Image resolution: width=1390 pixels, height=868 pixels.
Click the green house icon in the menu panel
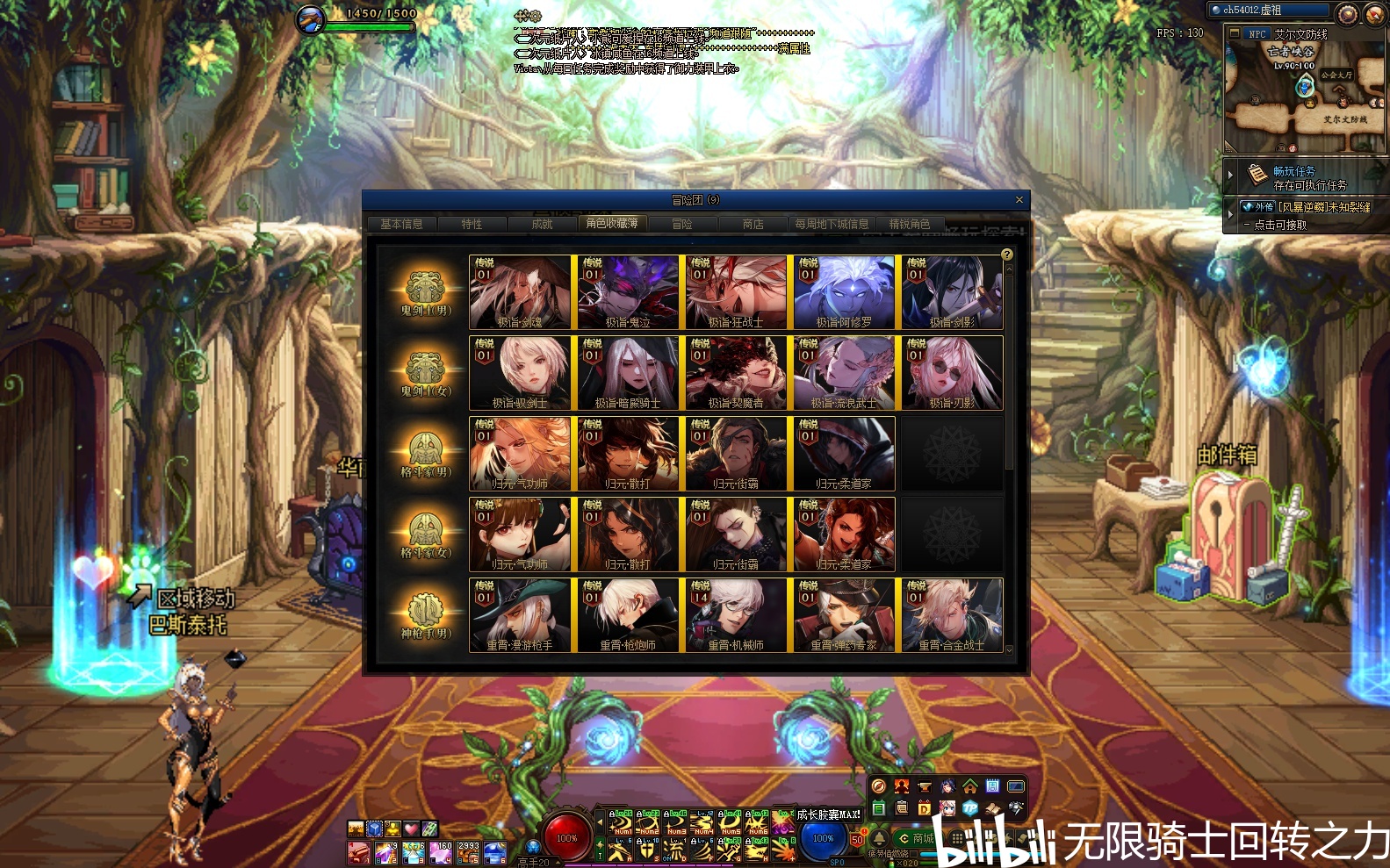point(969,786)
